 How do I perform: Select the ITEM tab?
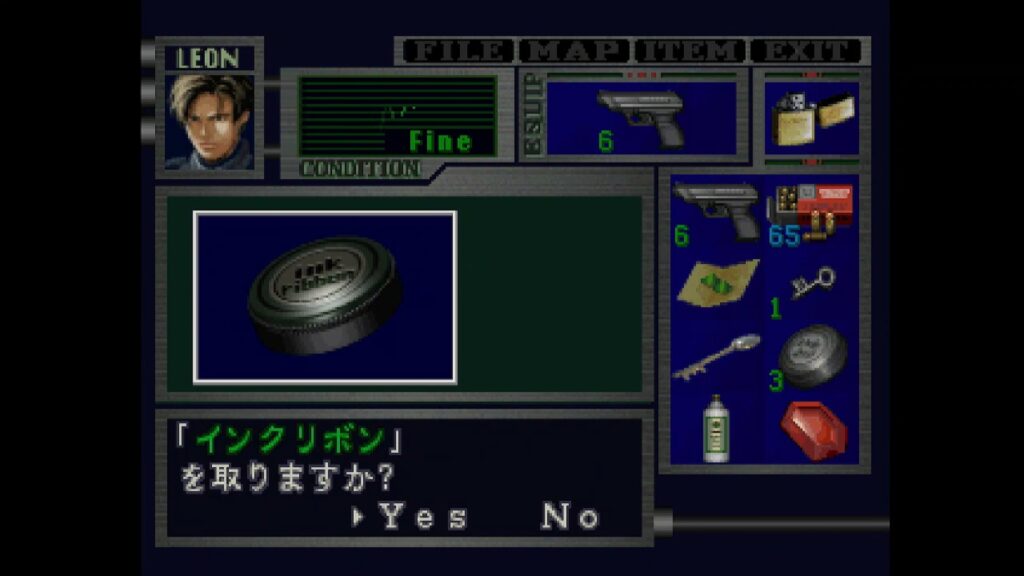(x=691, y=51)
